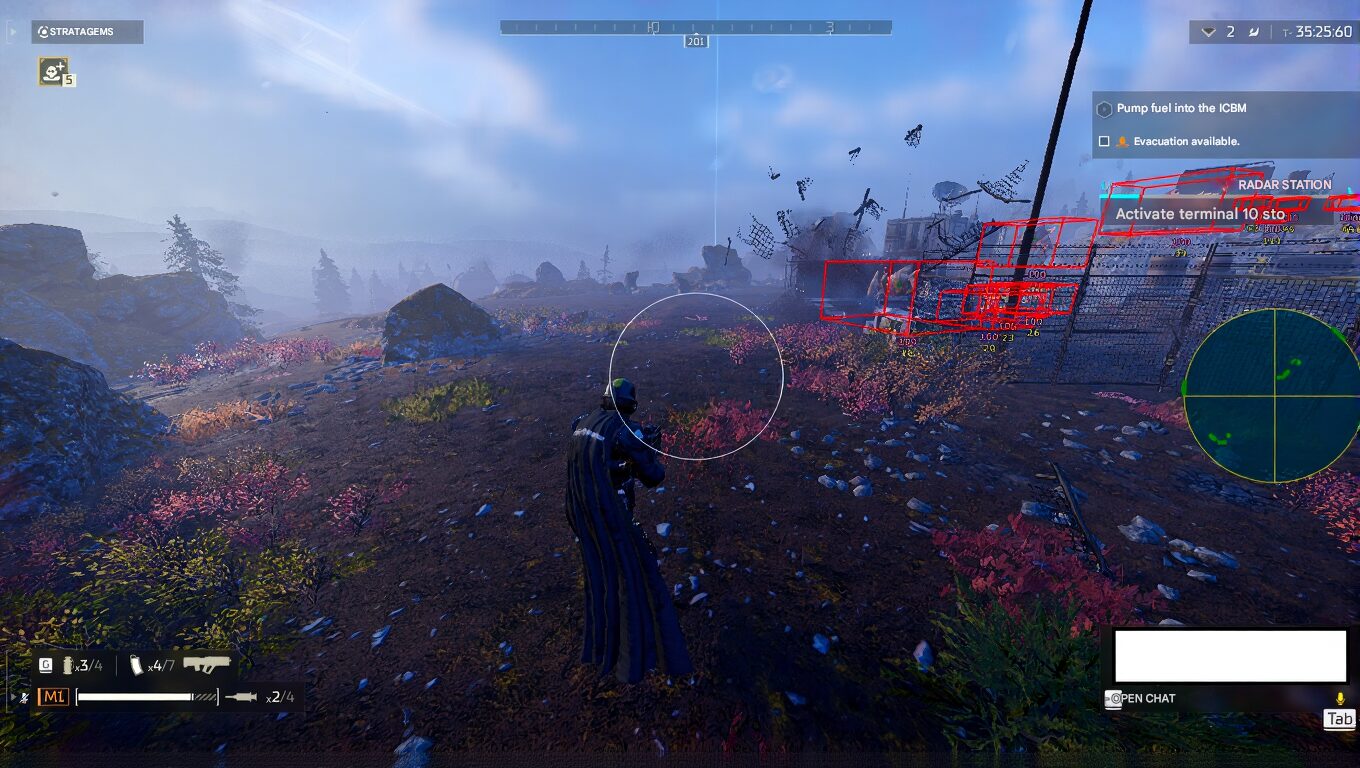This screenshot has width=1360, height=768.
Task: Click the orange M1 player badge
Action: click(x=54, y=697)
